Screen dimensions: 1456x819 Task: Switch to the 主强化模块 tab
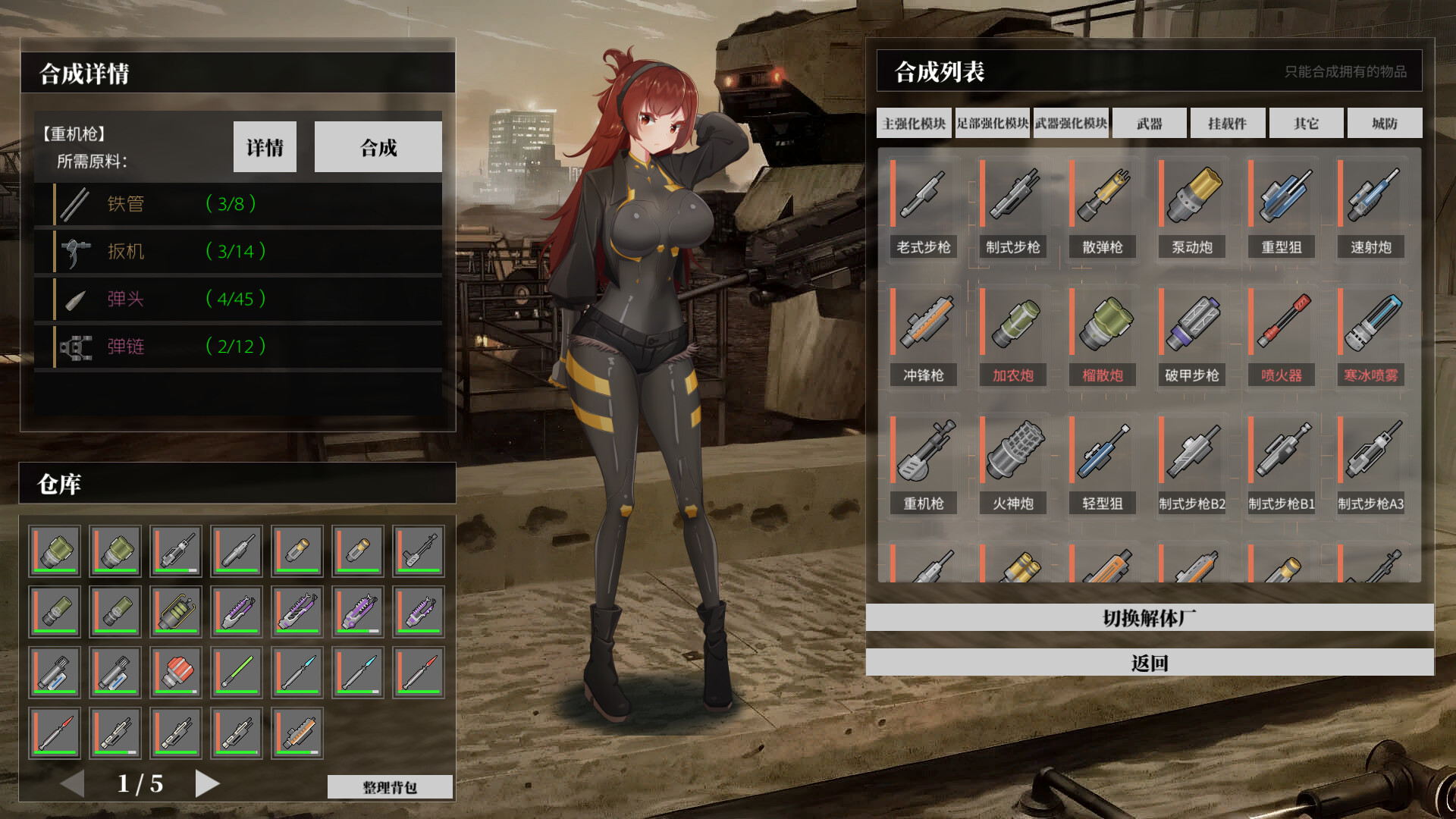pos(913,123)
